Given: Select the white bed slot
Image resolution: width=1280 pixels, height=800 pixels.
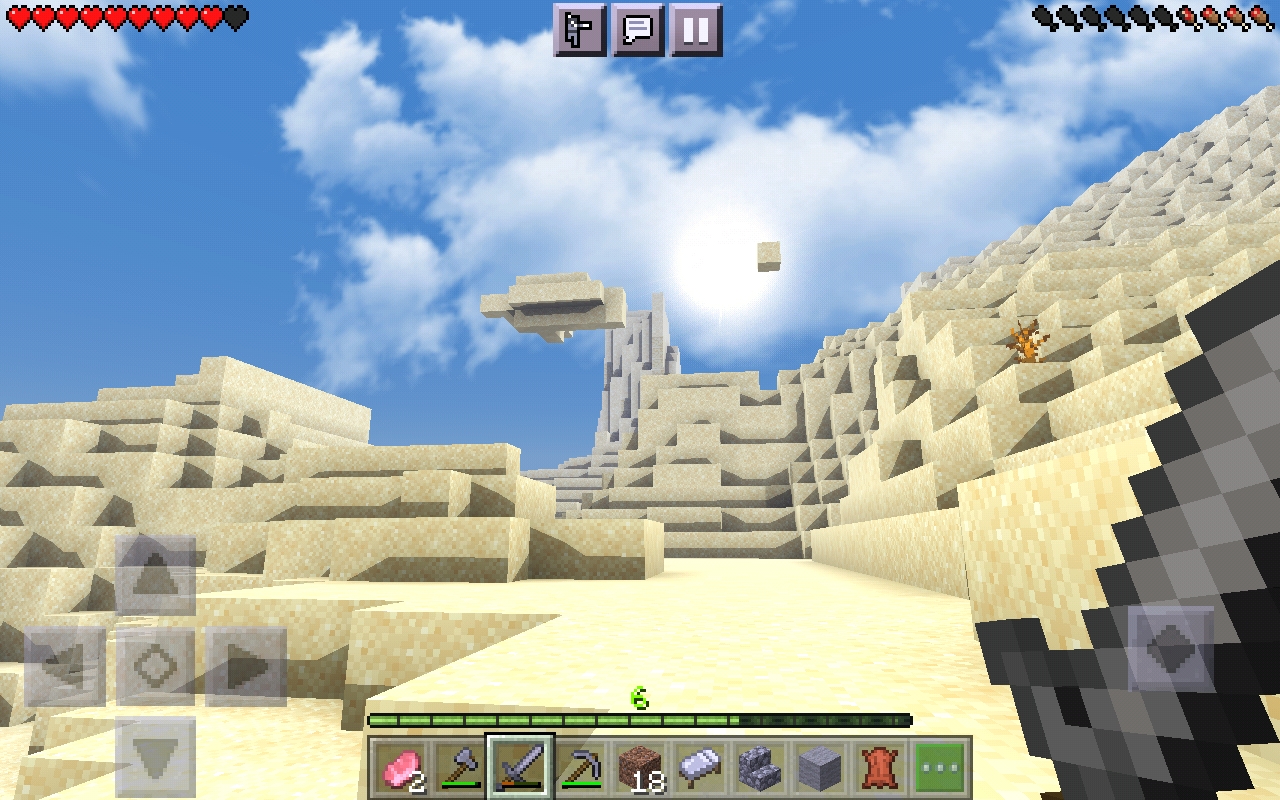Looking at the screenshot, I should 701,768.
